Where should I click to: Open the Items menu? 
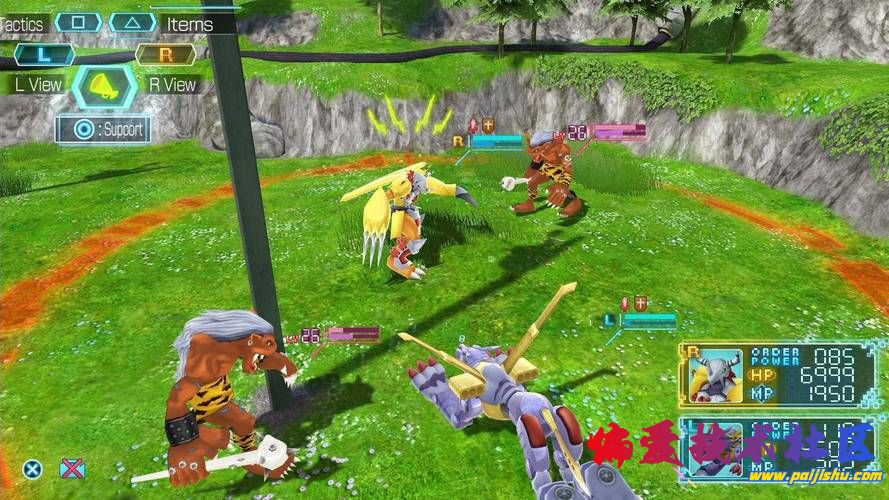132,22
